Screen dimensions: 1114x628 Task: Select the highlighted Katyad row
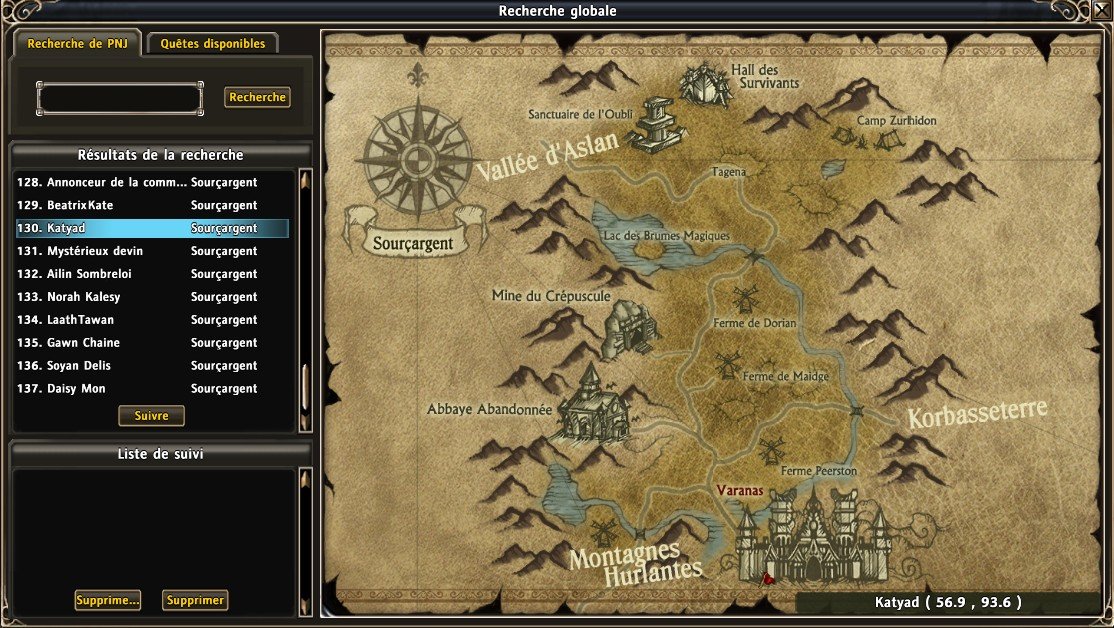[152, 229]
